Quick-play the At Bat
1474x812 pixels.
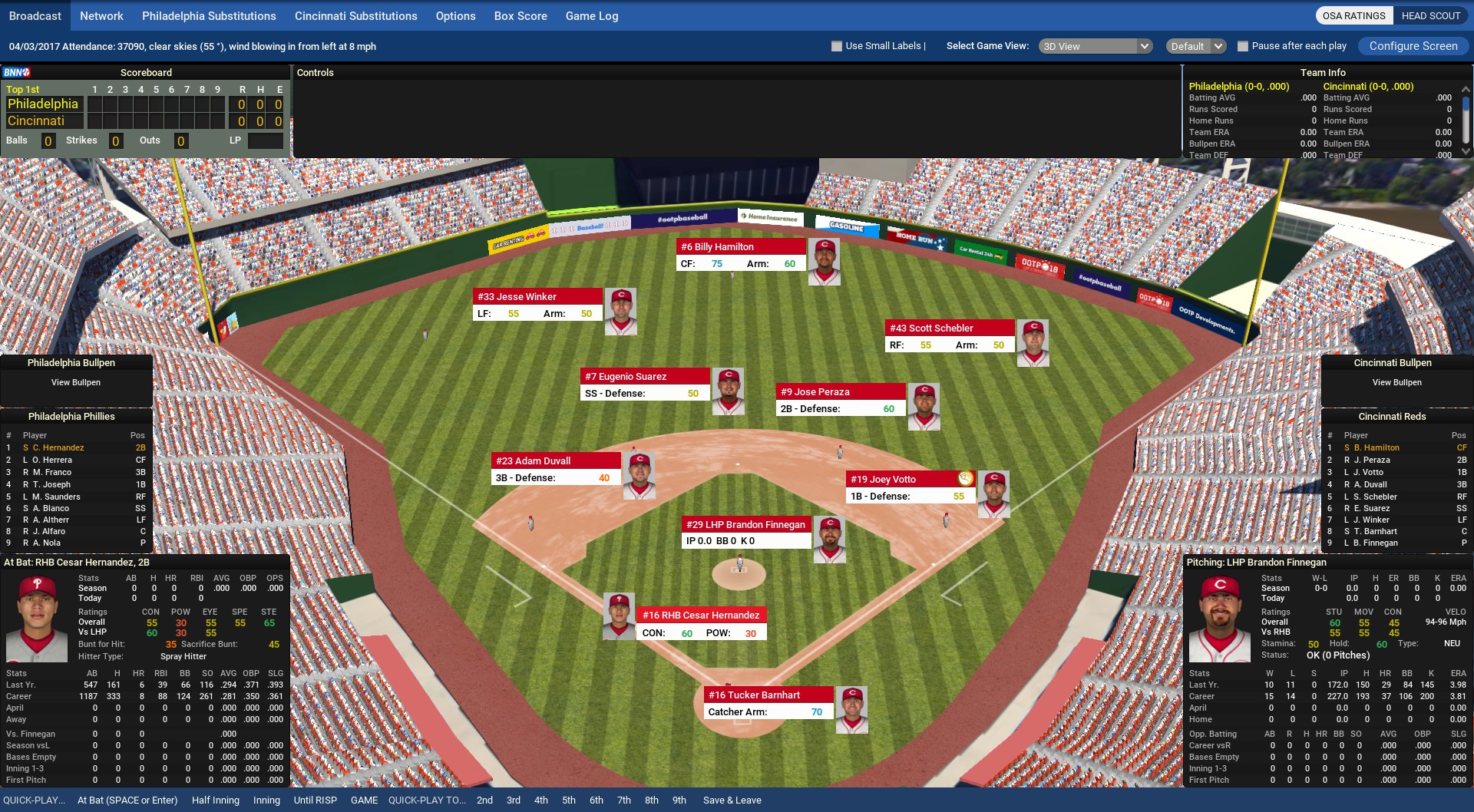[127, 800]
